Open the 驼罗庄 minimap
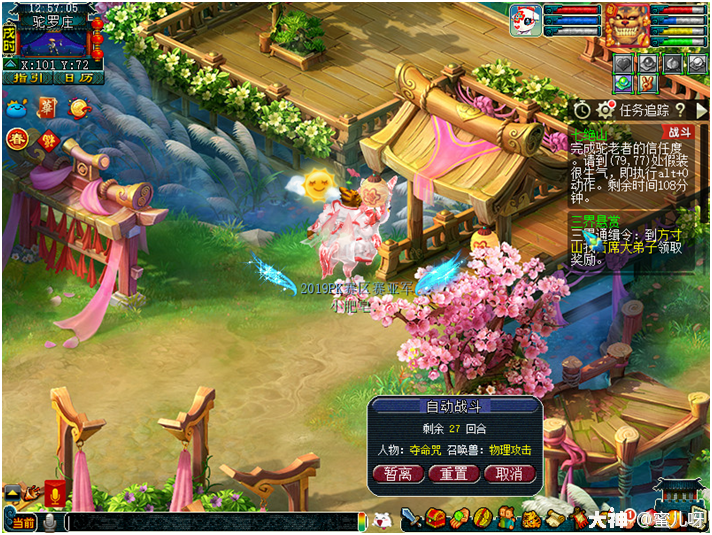Viewport: 712px width, 535px height. point(53,42)
